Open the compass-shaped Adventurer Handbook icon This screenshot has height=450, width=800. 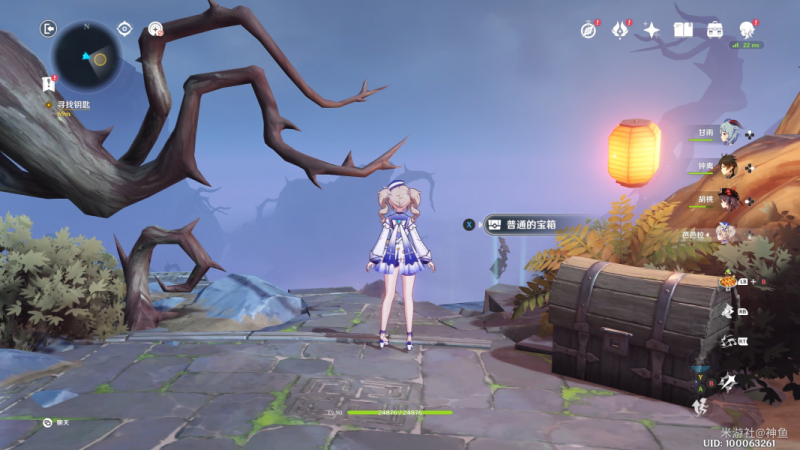coord(588,30)
